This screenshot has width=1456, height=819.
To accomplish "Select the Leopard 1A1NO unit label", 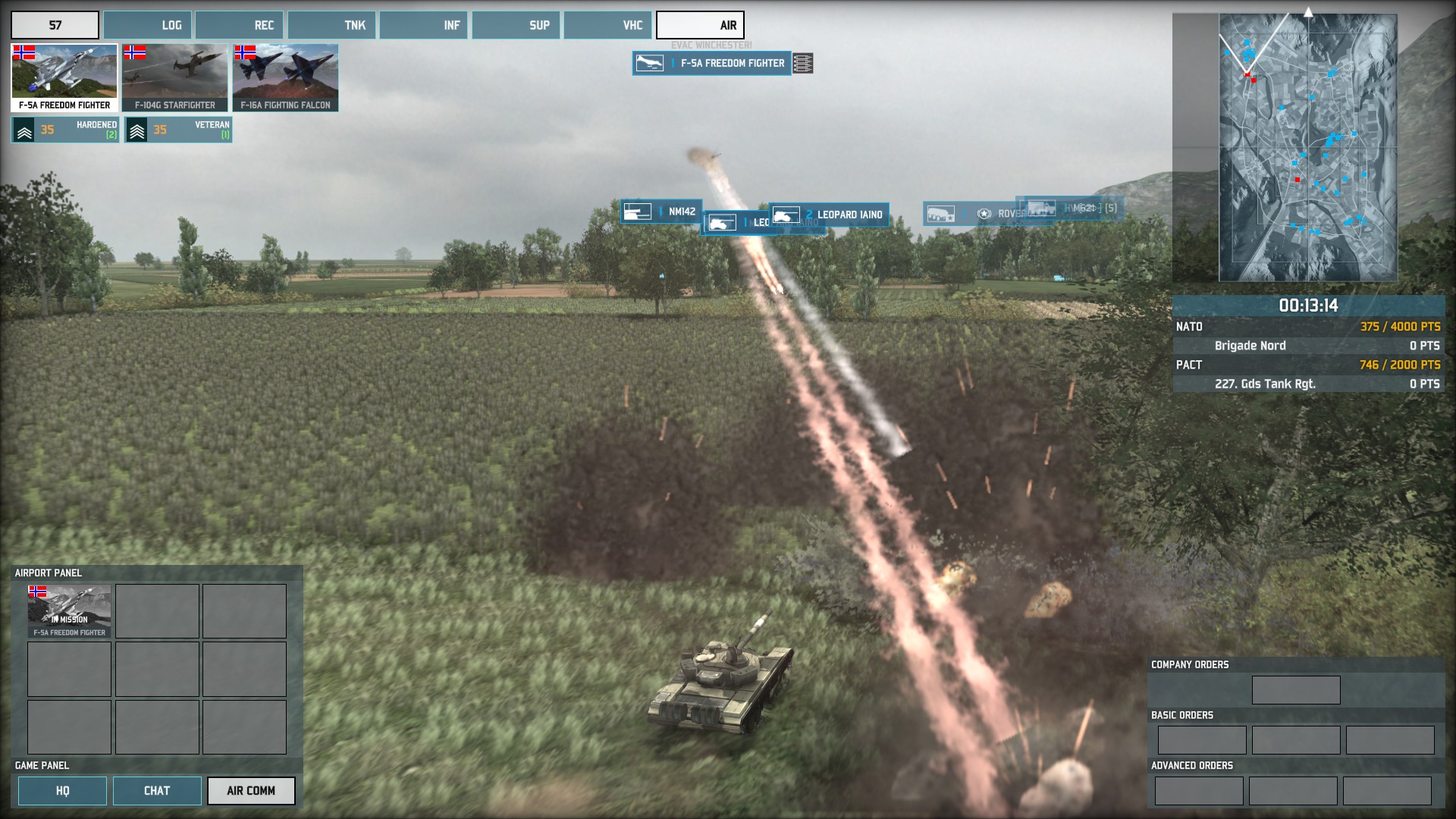I will (x=828, y=215).
